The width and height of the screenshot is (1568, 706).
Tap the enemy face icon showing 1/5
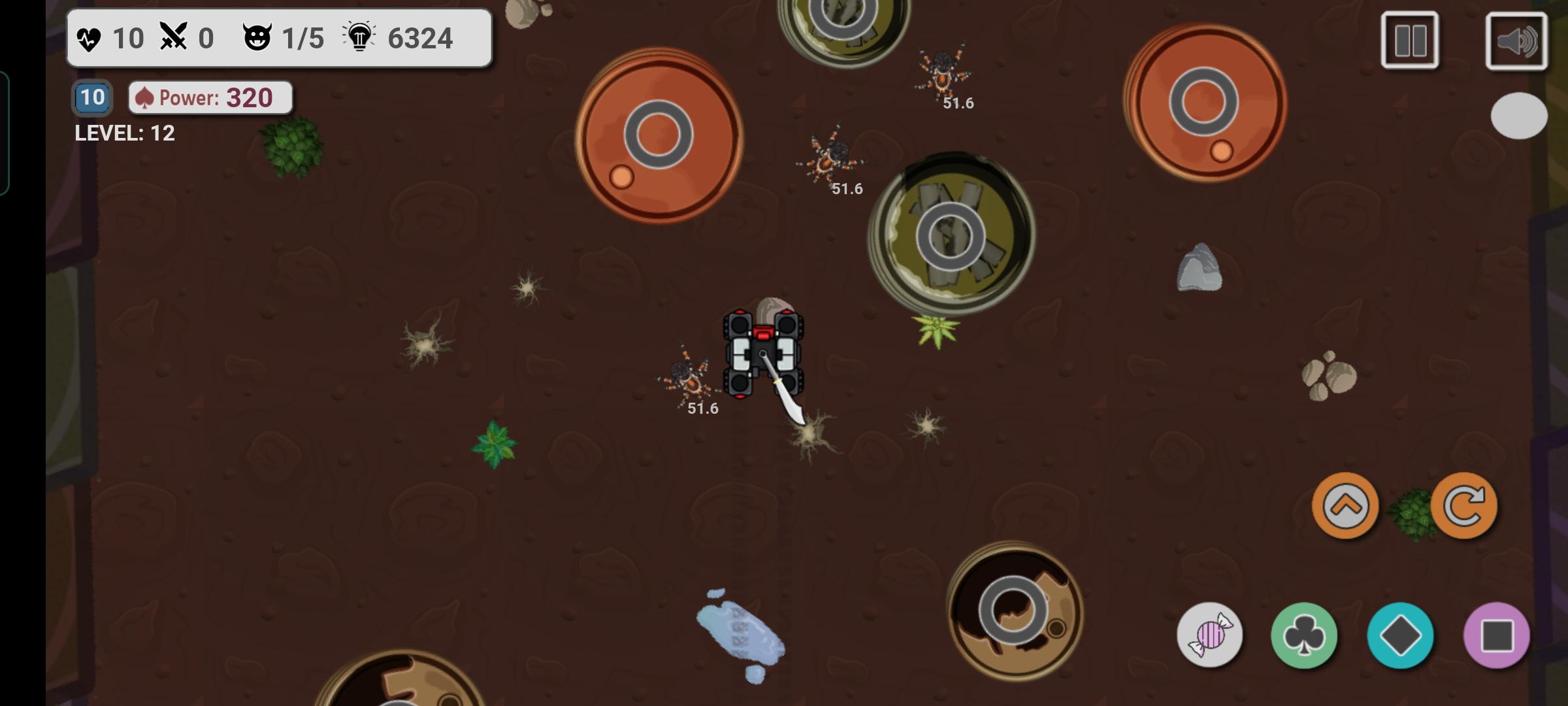259,38
